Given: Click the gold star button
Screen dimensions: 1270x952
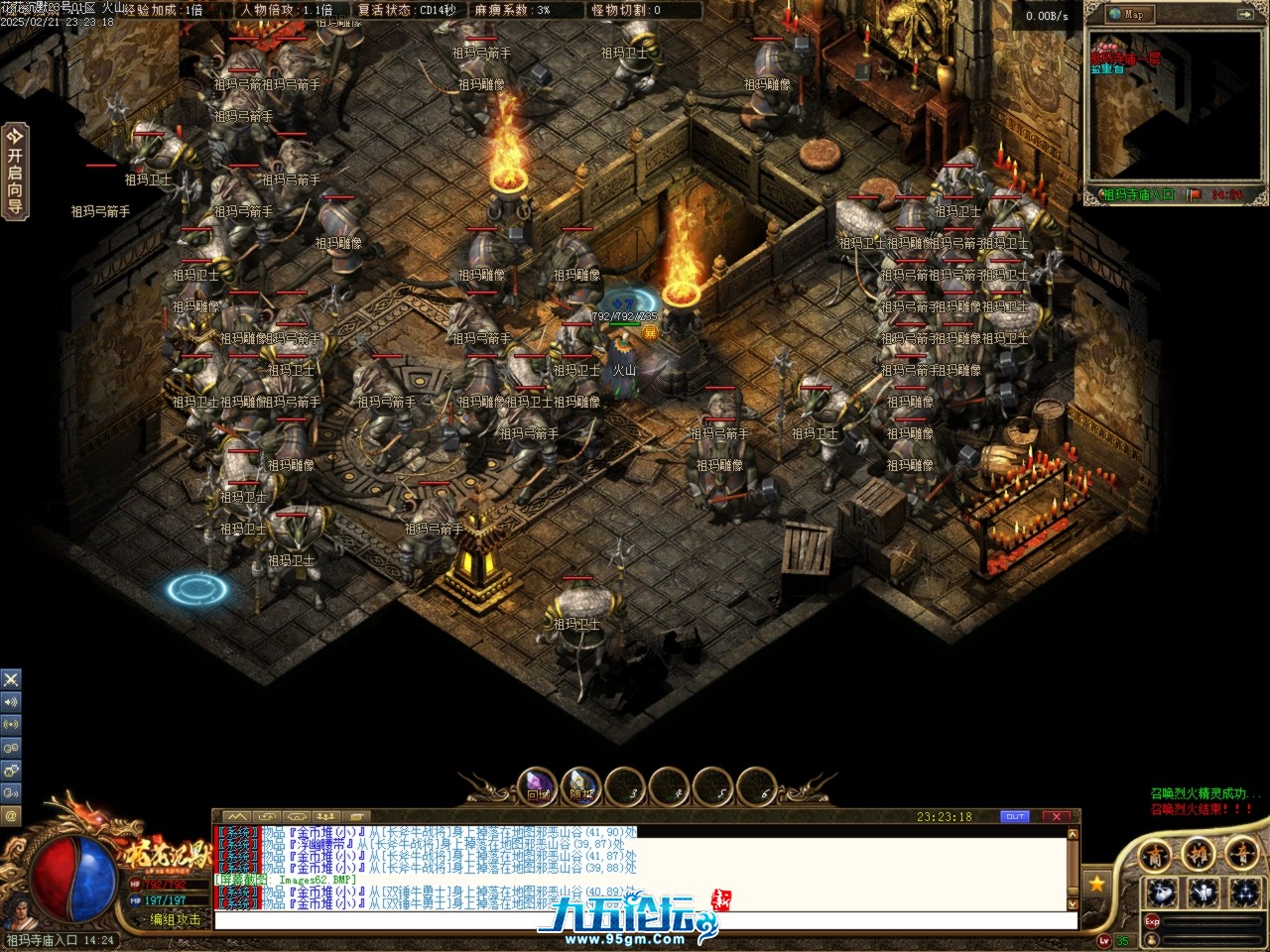Looking at the screenshot, I should point(1096,883).
